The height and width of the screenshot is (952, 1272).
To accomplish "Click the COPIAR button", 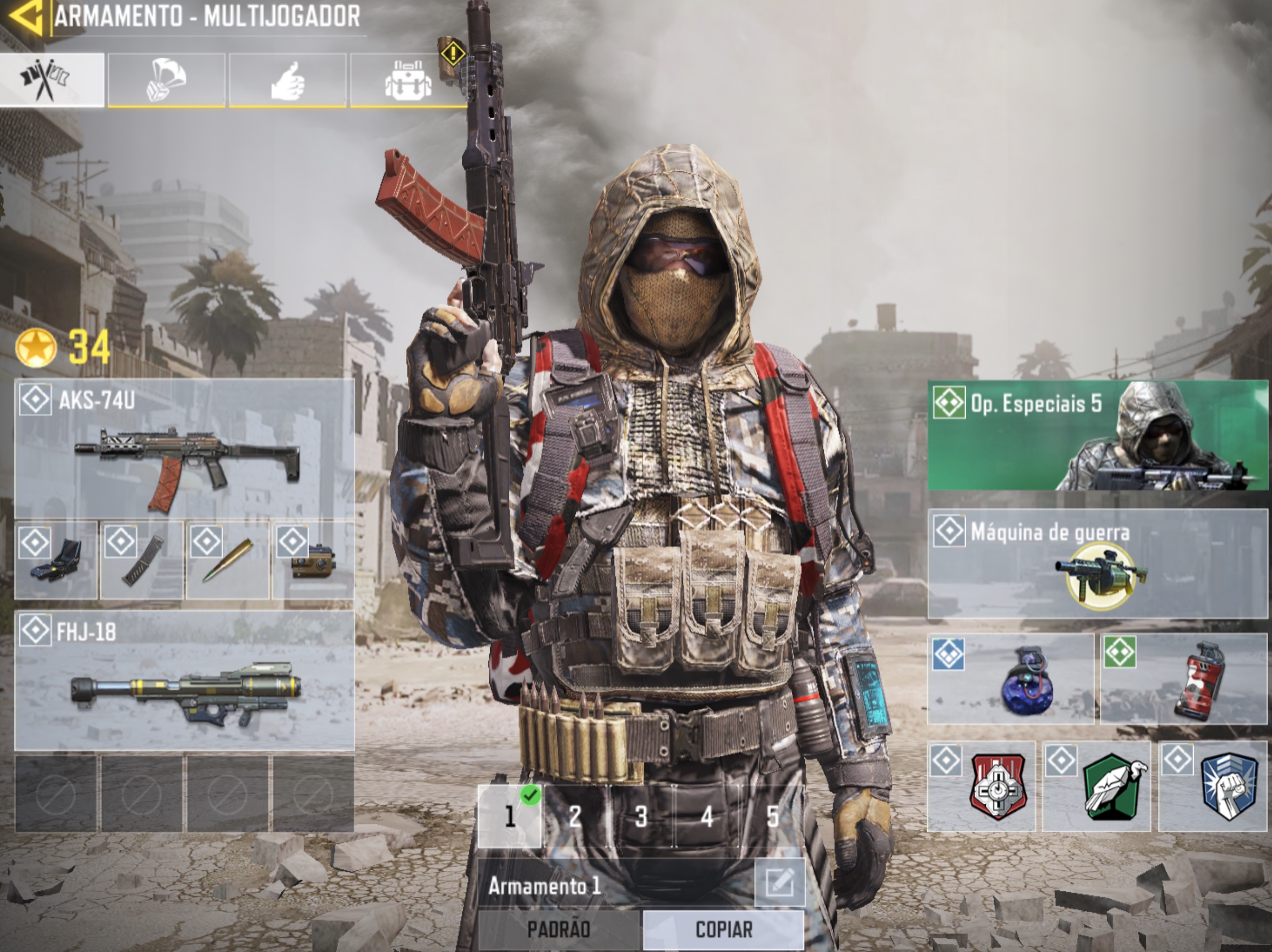I will pyautogui.click(x=724, y=929).
